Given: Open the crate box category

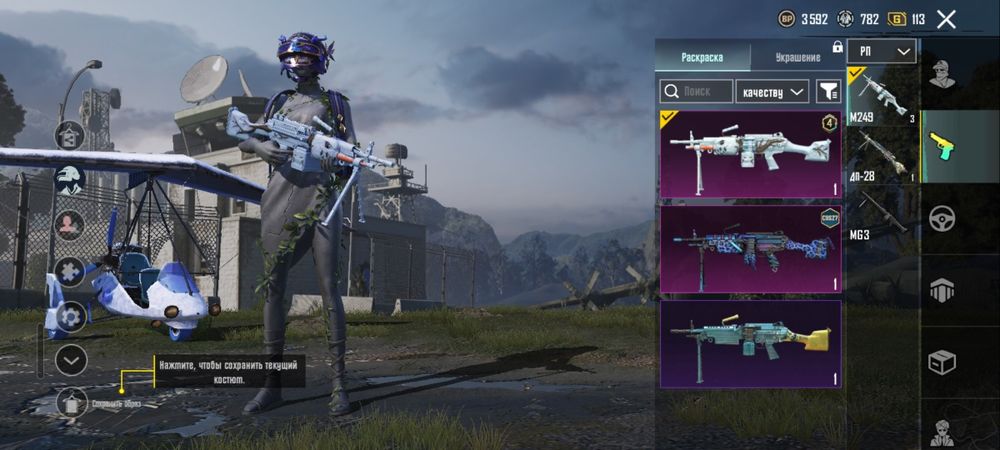Looking at the screenshot, I should point(941,361).
